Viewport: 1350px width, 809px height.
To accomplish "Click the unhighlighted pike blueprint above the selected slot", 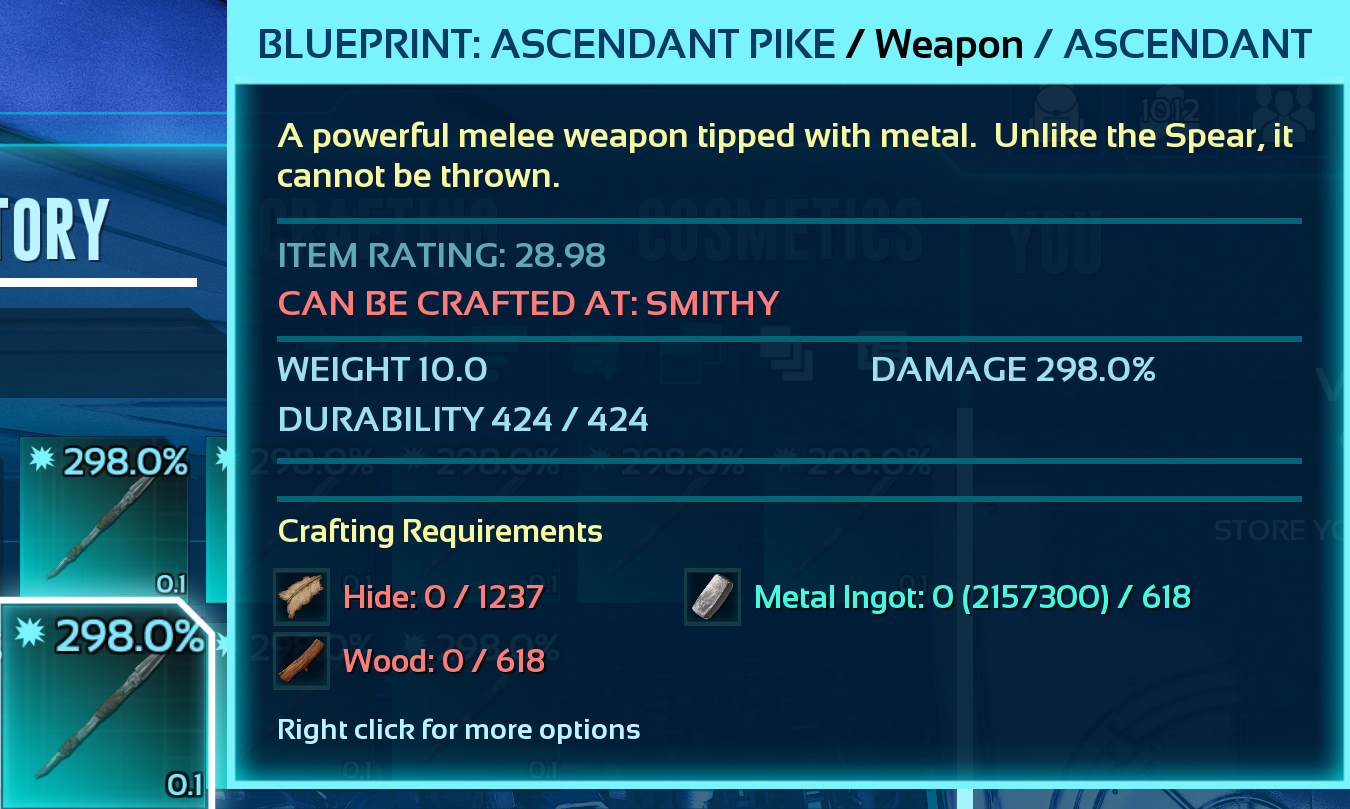I will [x=105, y=517].
